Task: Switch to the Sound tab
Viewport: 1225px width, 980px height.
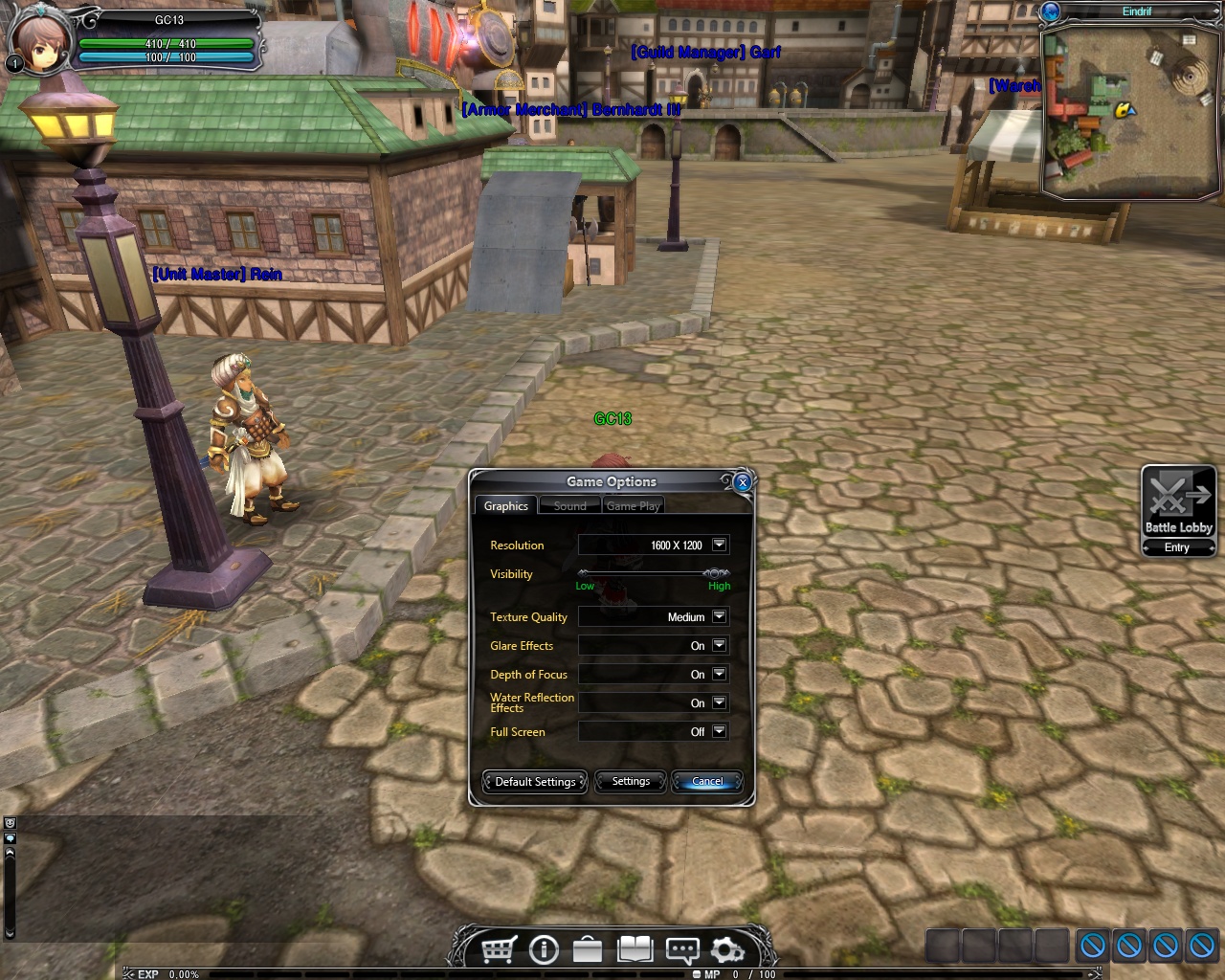Action: [569, 505]
